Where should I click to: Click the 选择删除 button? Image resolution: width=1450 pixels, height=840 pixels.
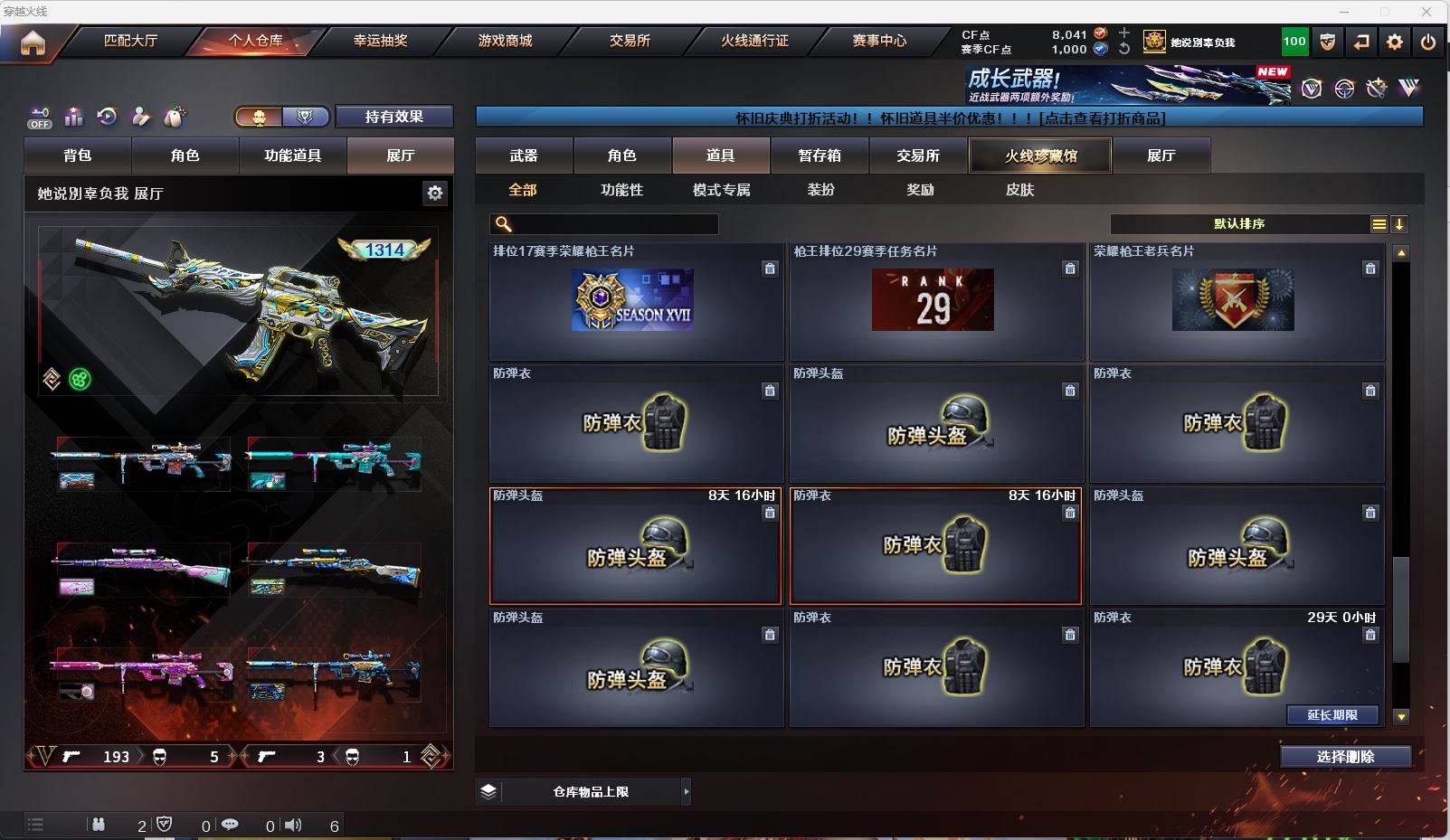pyautogui.click(x=1345, y=757)
